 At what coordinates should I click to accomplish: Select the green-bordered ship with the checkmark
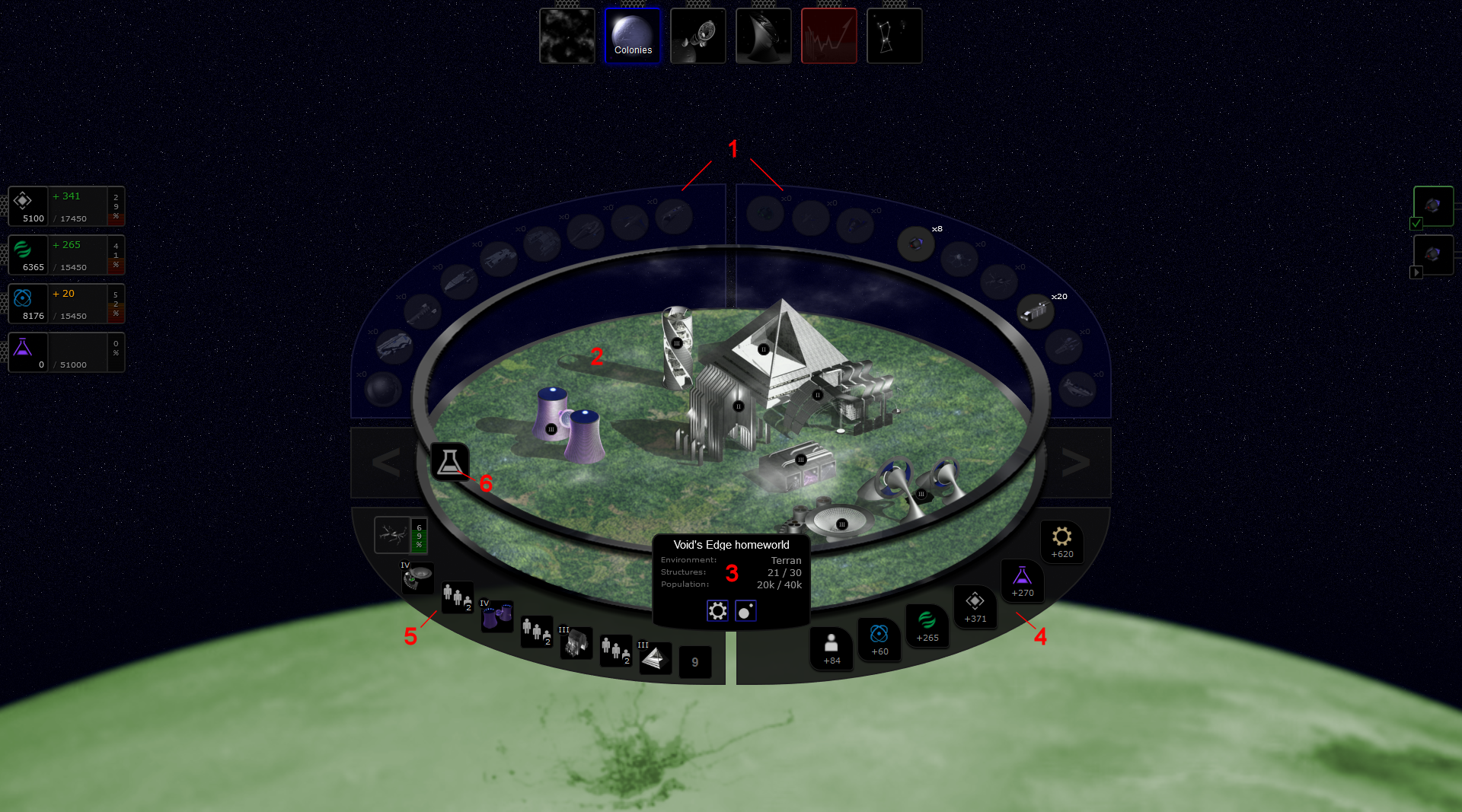pos(1433,206)
